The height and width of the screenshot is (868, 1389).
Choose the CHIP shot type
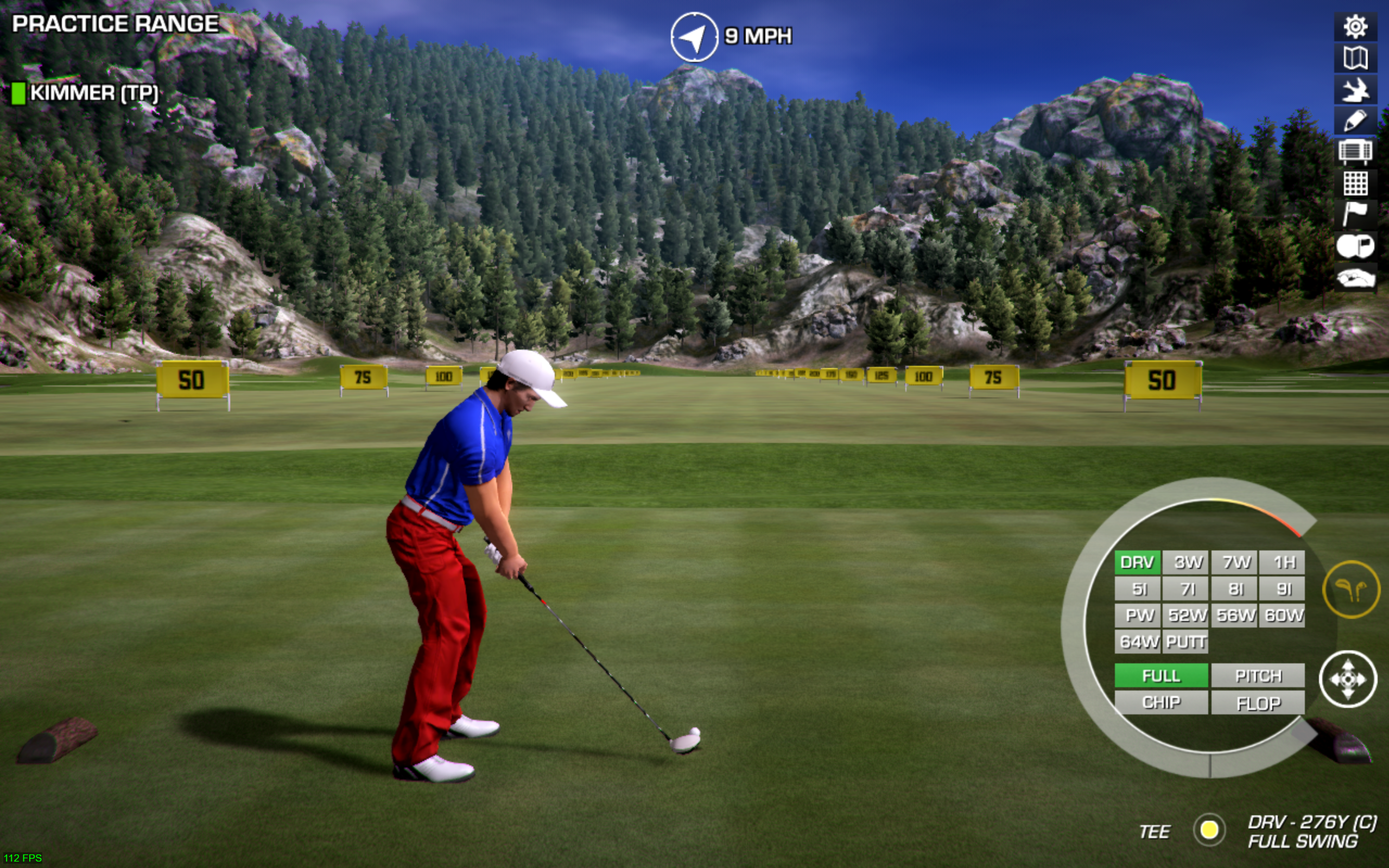1161,702
